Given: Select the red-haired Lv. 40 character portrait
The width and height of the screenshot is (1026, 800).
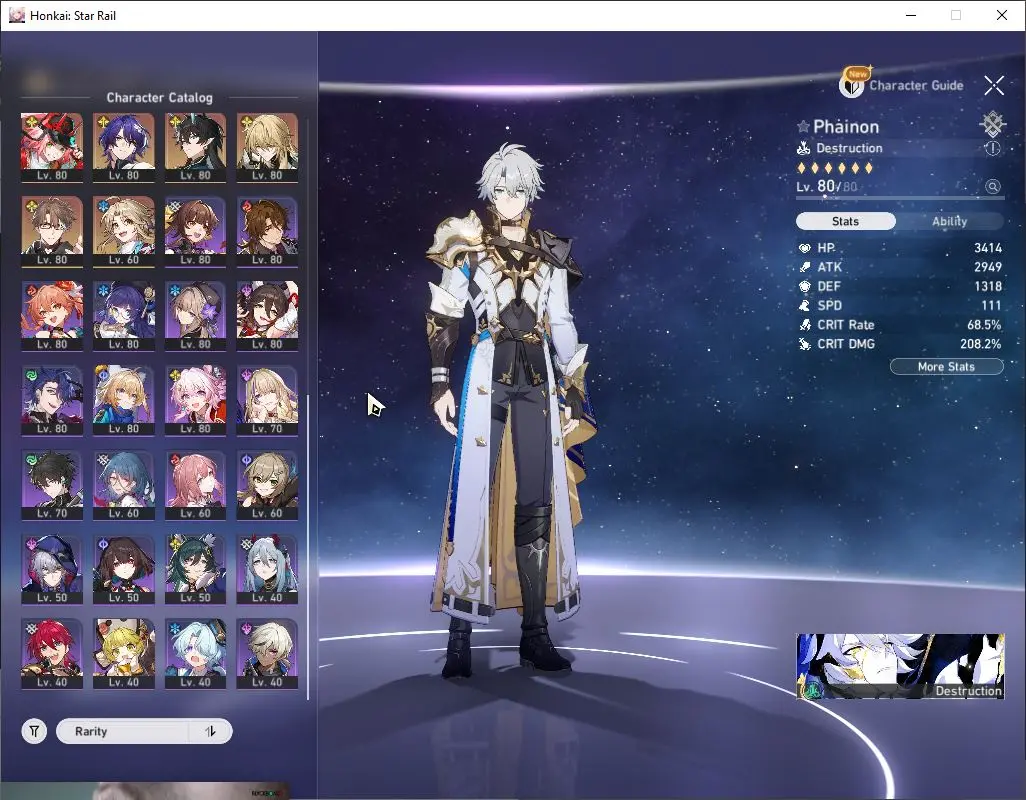Looking at the screenshot, I should pos(52,651).
